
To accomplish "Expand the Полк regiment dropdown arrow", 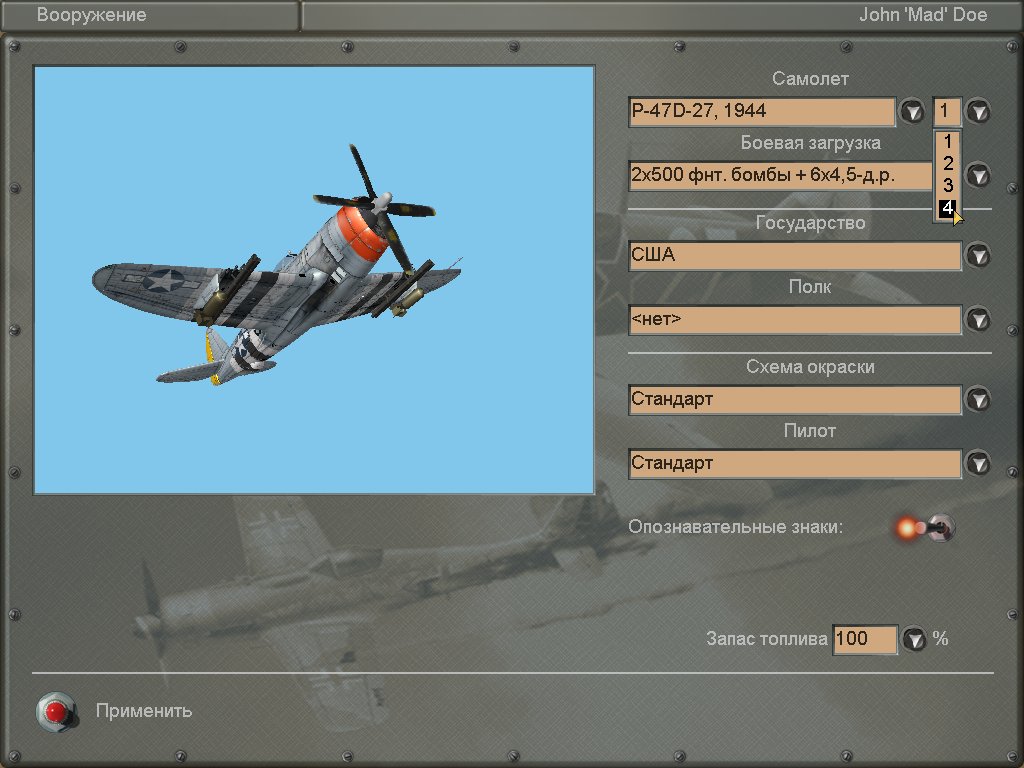I will 978,320.
